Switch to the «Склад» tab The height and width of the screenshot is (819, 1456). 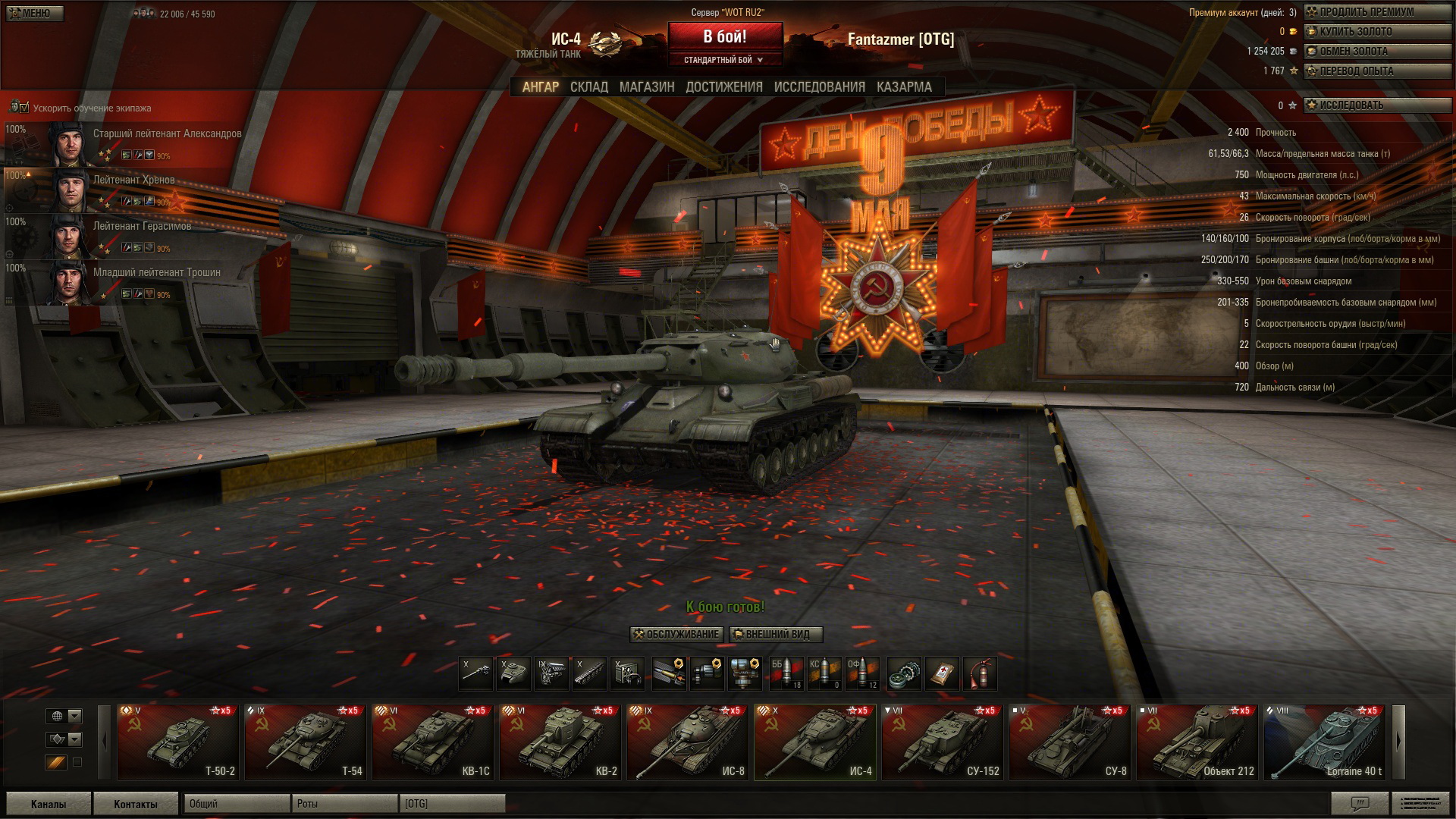588,87
